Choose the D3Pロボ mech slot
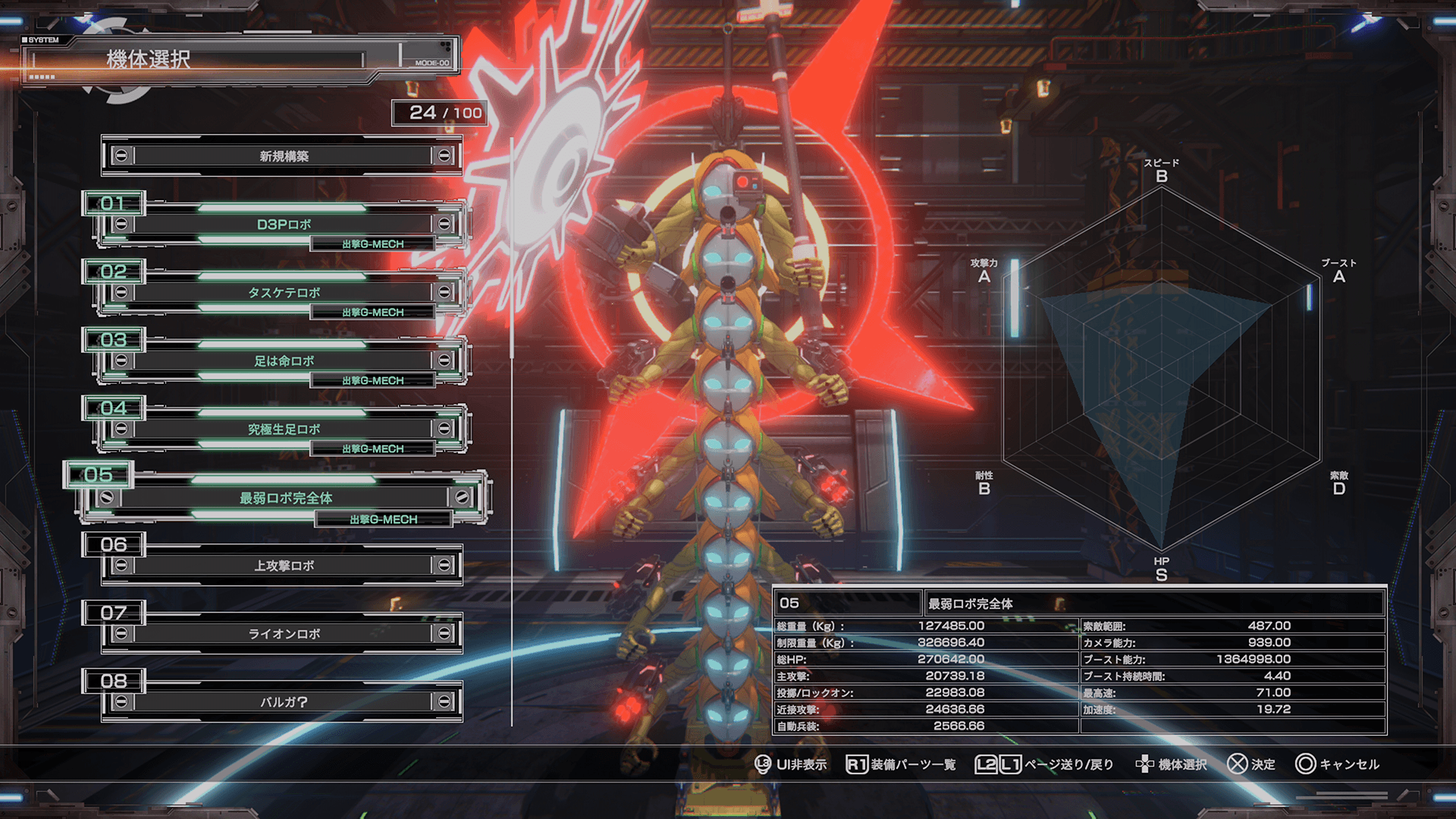 point(283,224)
